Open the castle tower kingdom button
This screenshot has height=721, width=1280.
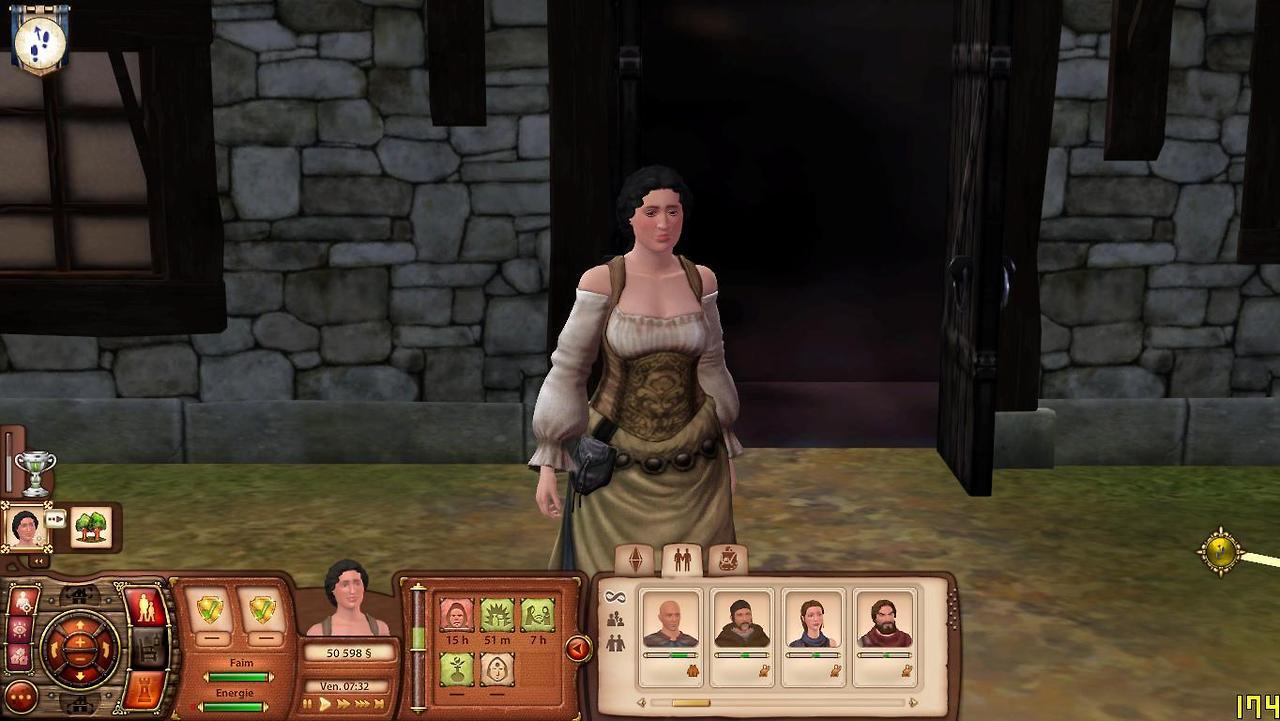(146, 692)
